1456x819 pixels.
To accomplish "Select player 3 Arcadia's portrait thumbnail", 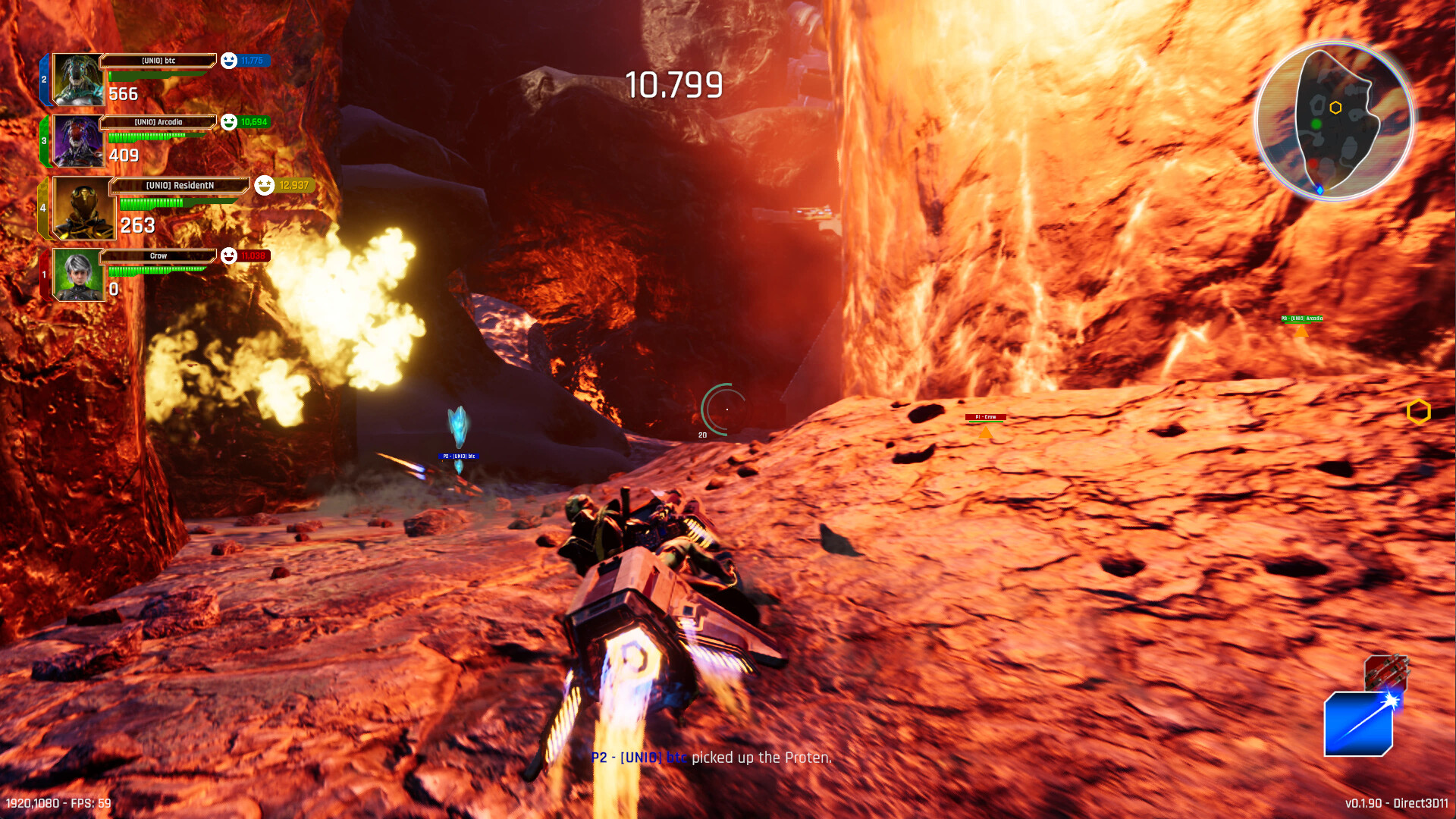I will (x=77, y=143).
